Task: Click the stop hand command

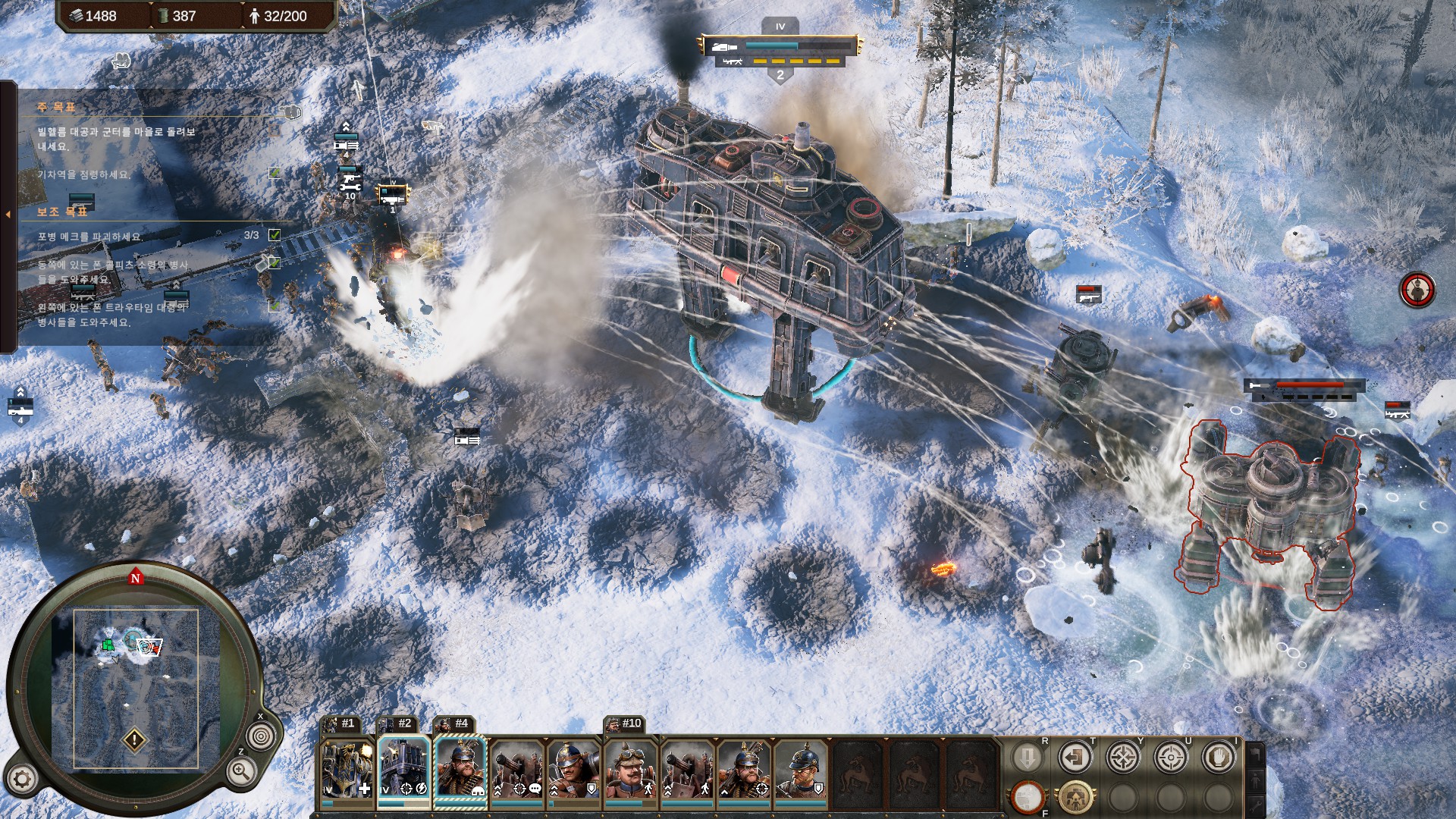Action: [1218, 758]
